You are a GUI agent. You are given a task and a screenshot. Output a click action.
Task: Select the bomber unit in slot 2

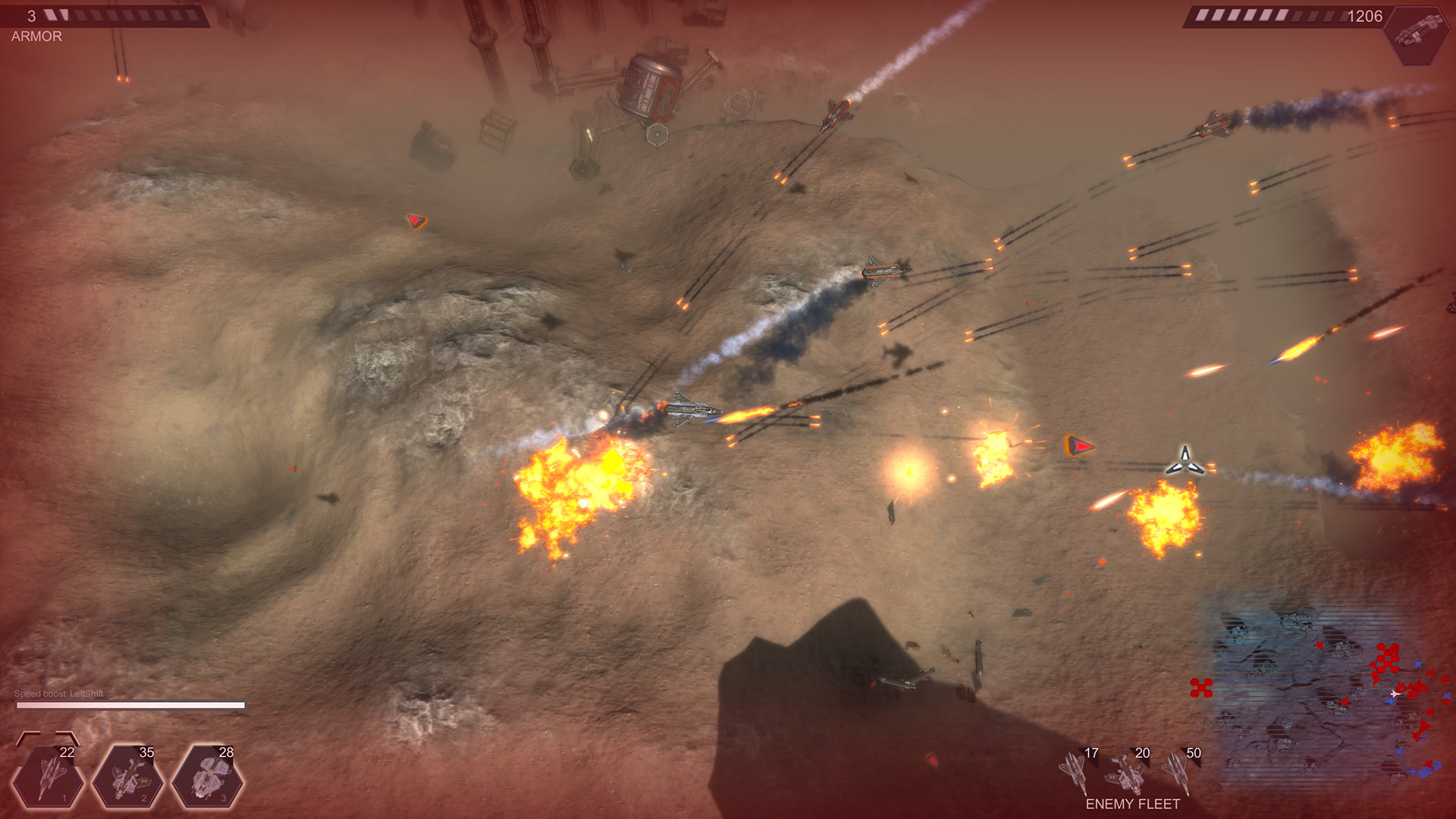point(127,776)
